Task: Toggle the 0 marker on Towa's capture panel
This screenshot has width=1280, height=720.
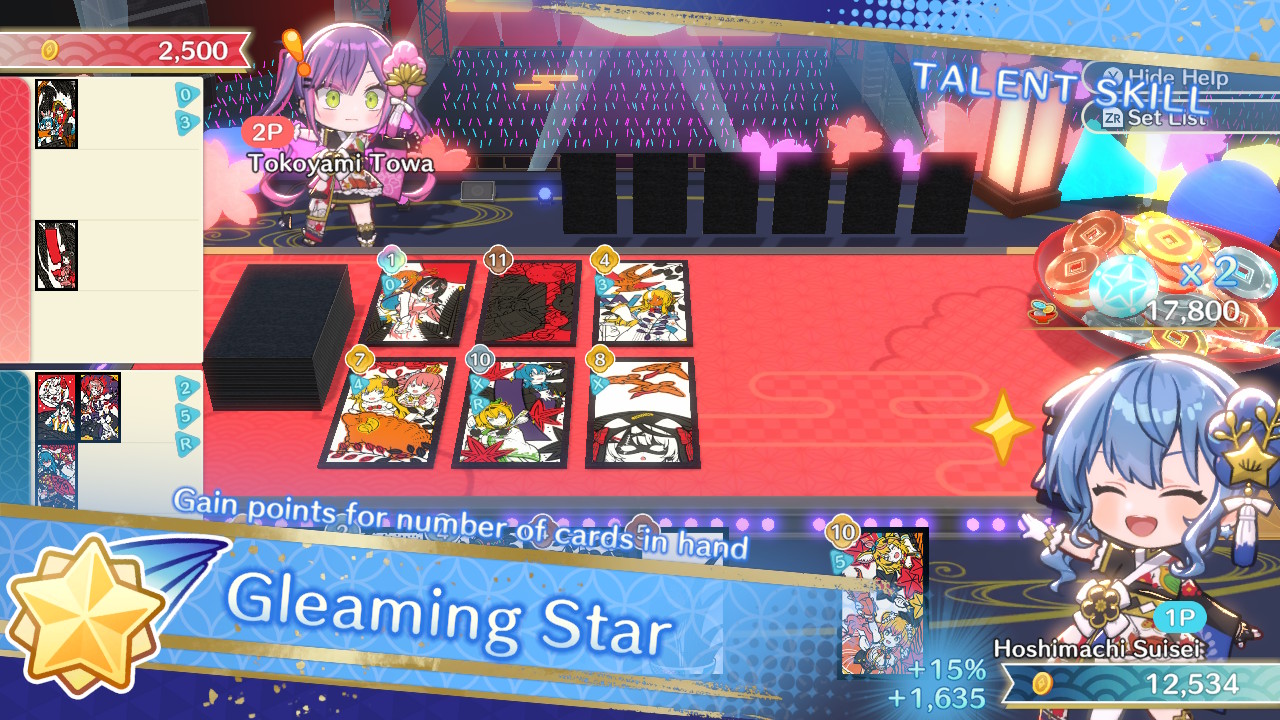Action: click(x=185, y=95)
